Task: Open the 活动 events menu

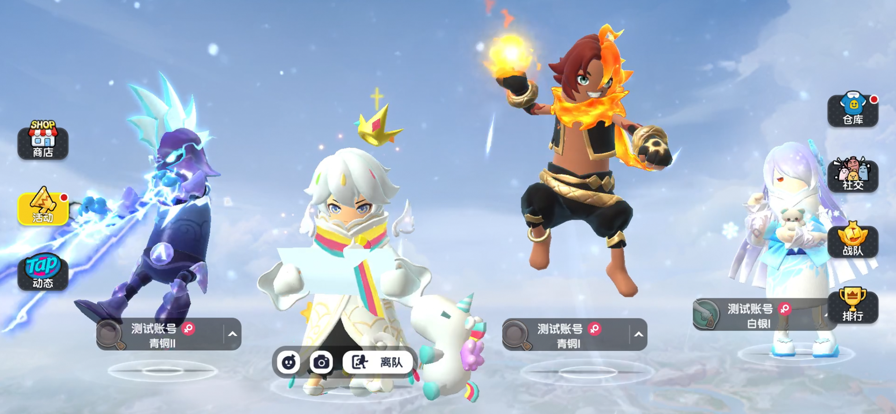Action: click(x=42, y=206)
